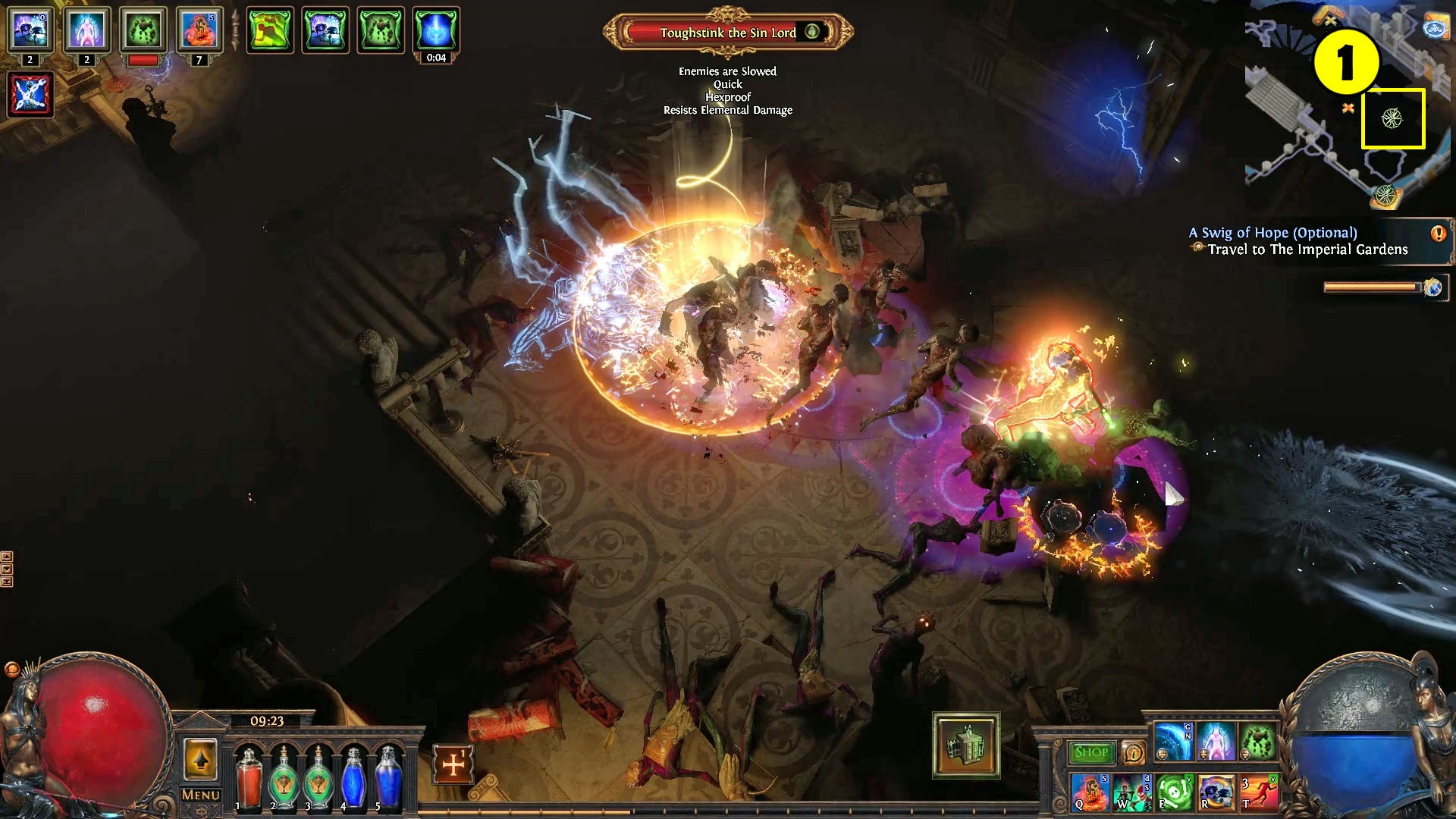Open the info speech-bubble icon beside Shop

(x=1132, y=751)
